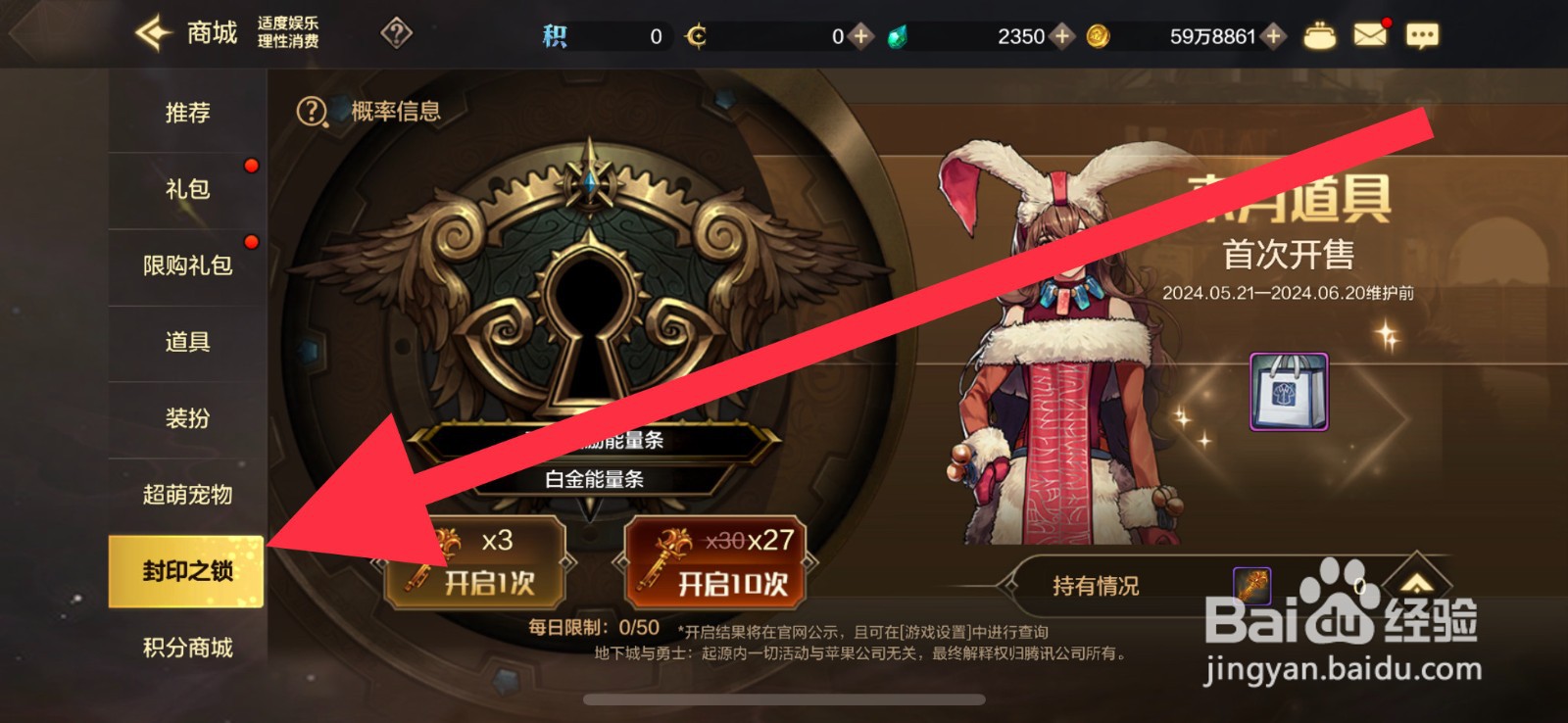Viewport: 1568px width, 723px height.
Task: Open the 积分商城 tab
Action: pos(186,648)
